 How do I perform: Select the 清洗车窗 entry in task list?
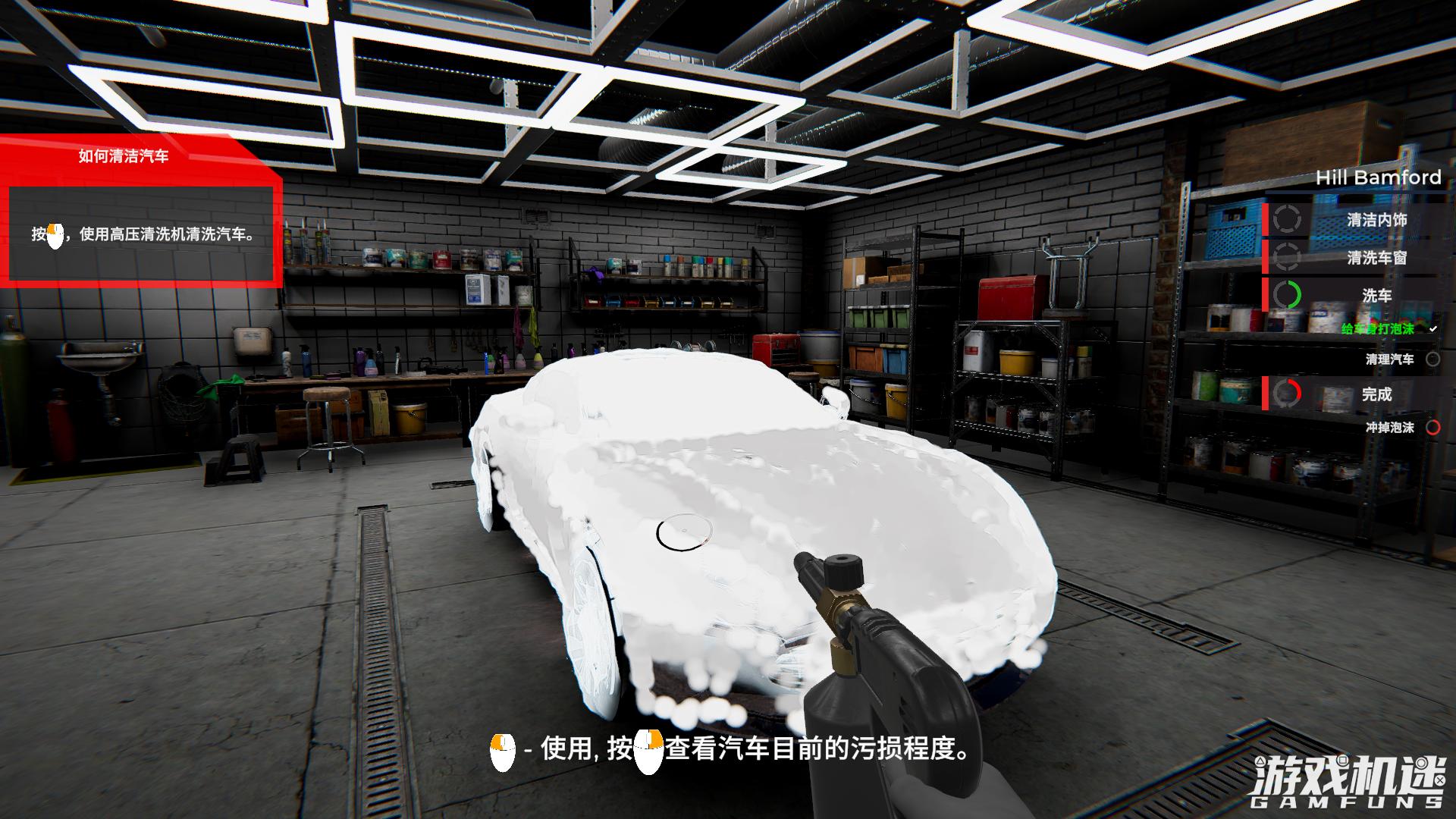(x=1379, y=258)
